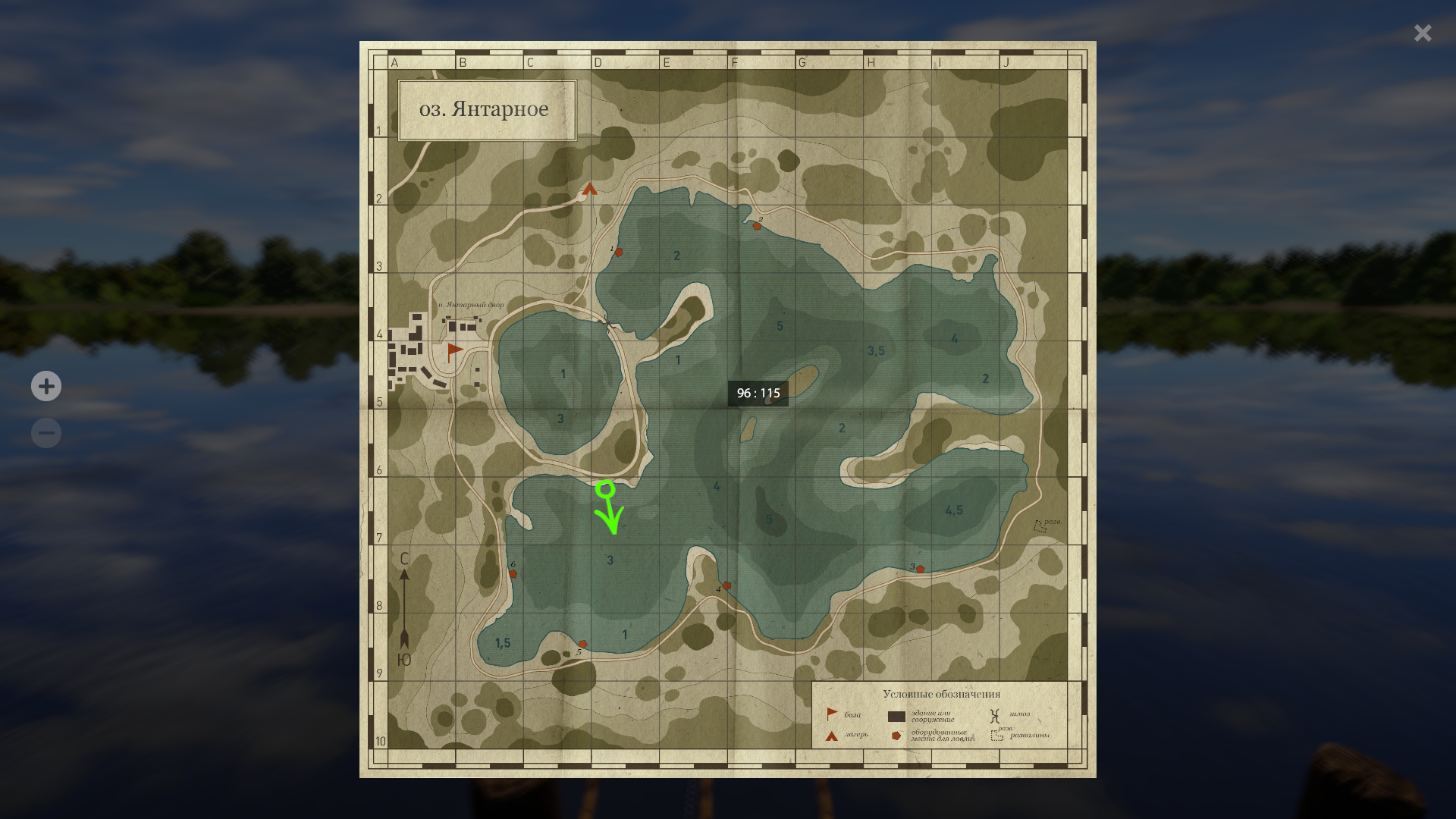1456x819 pixels.
Task: Choose fishing spot marker number 3
Action: (920, 569)
